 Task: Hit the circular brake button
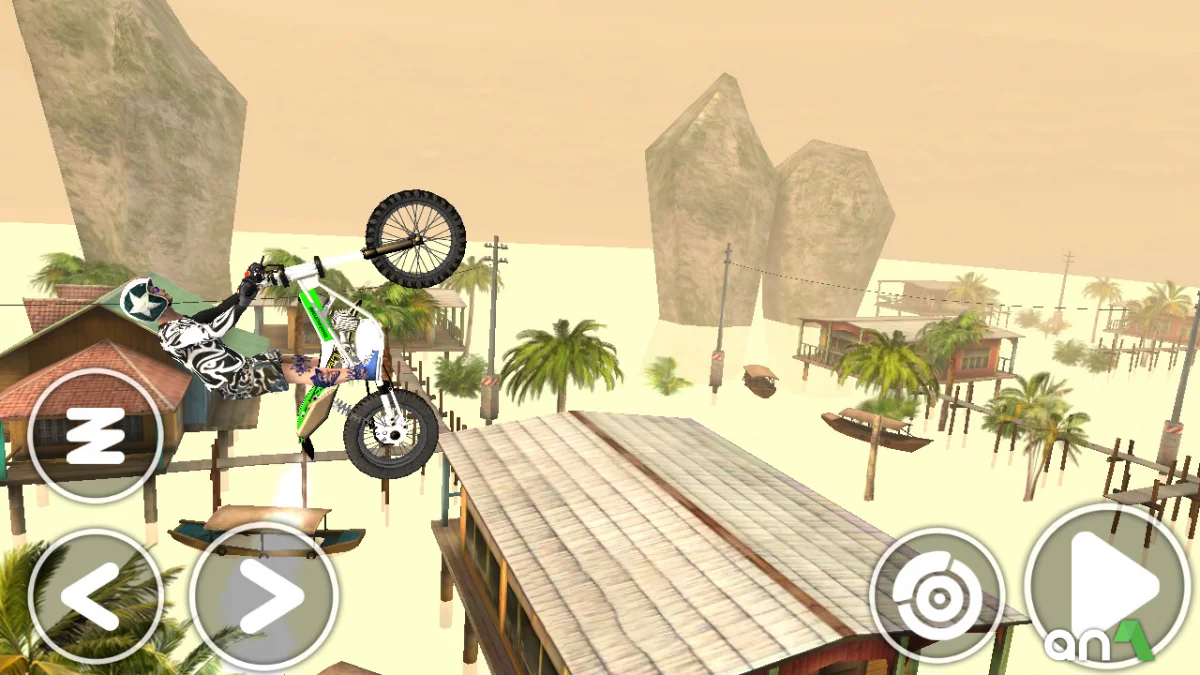coord(937,596)
